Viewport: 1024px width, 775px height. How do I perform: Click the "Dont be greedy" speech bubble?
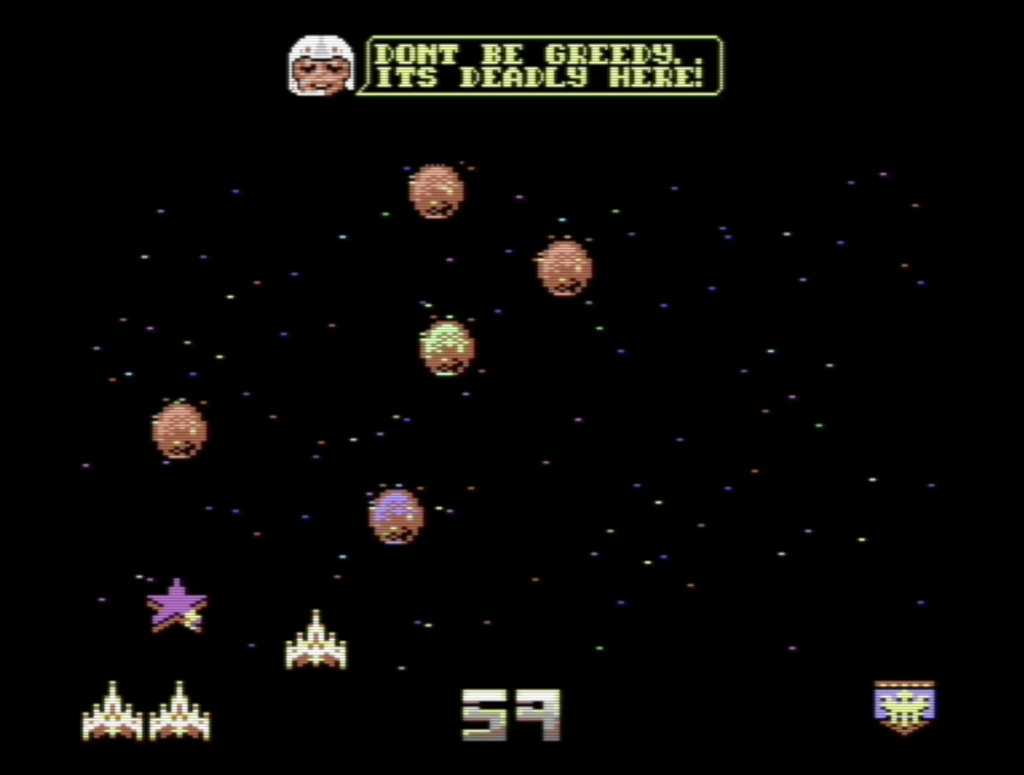coord(541,66)
